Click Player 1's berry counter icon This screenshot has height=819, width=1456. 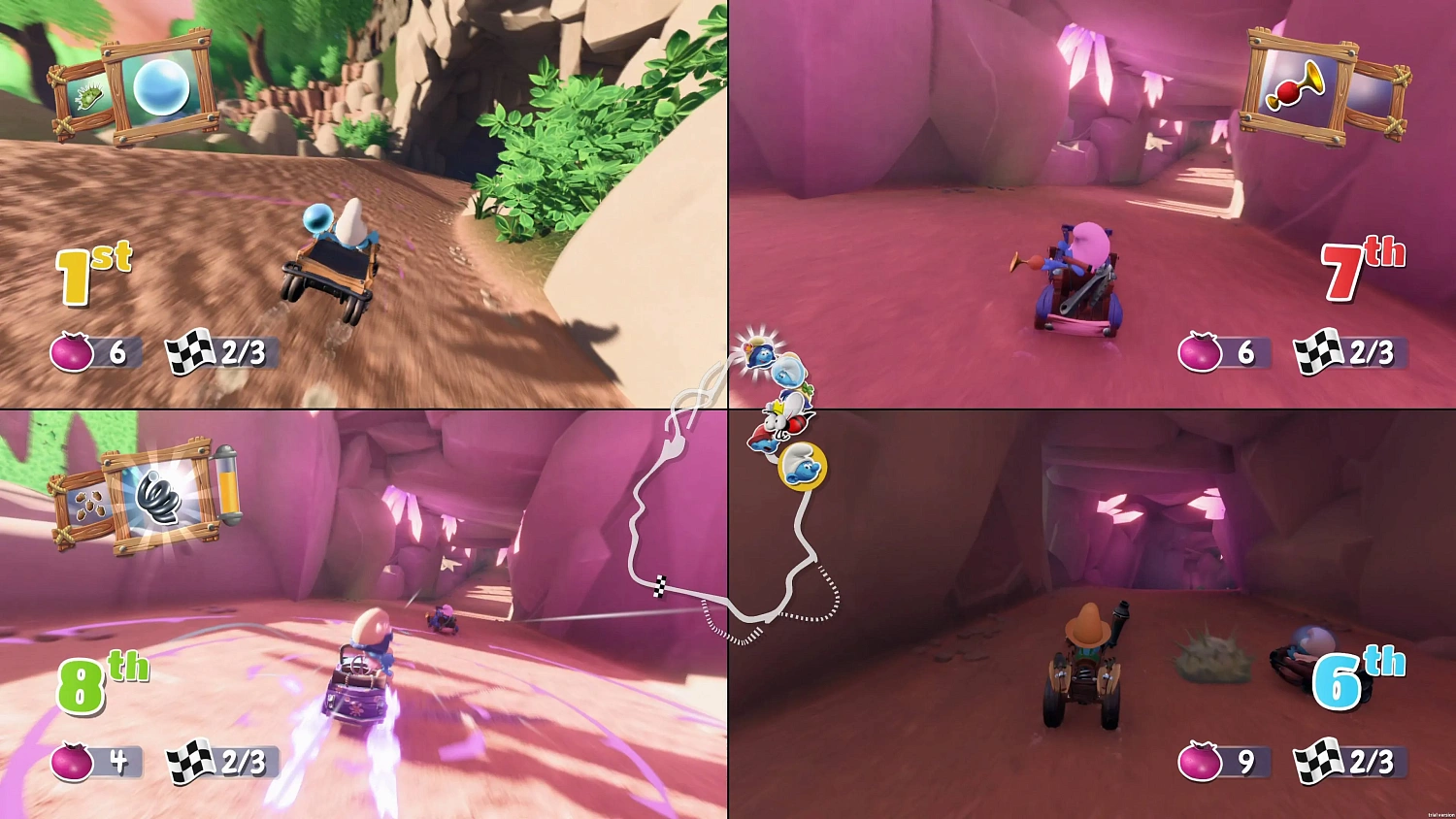pos(70,353)
